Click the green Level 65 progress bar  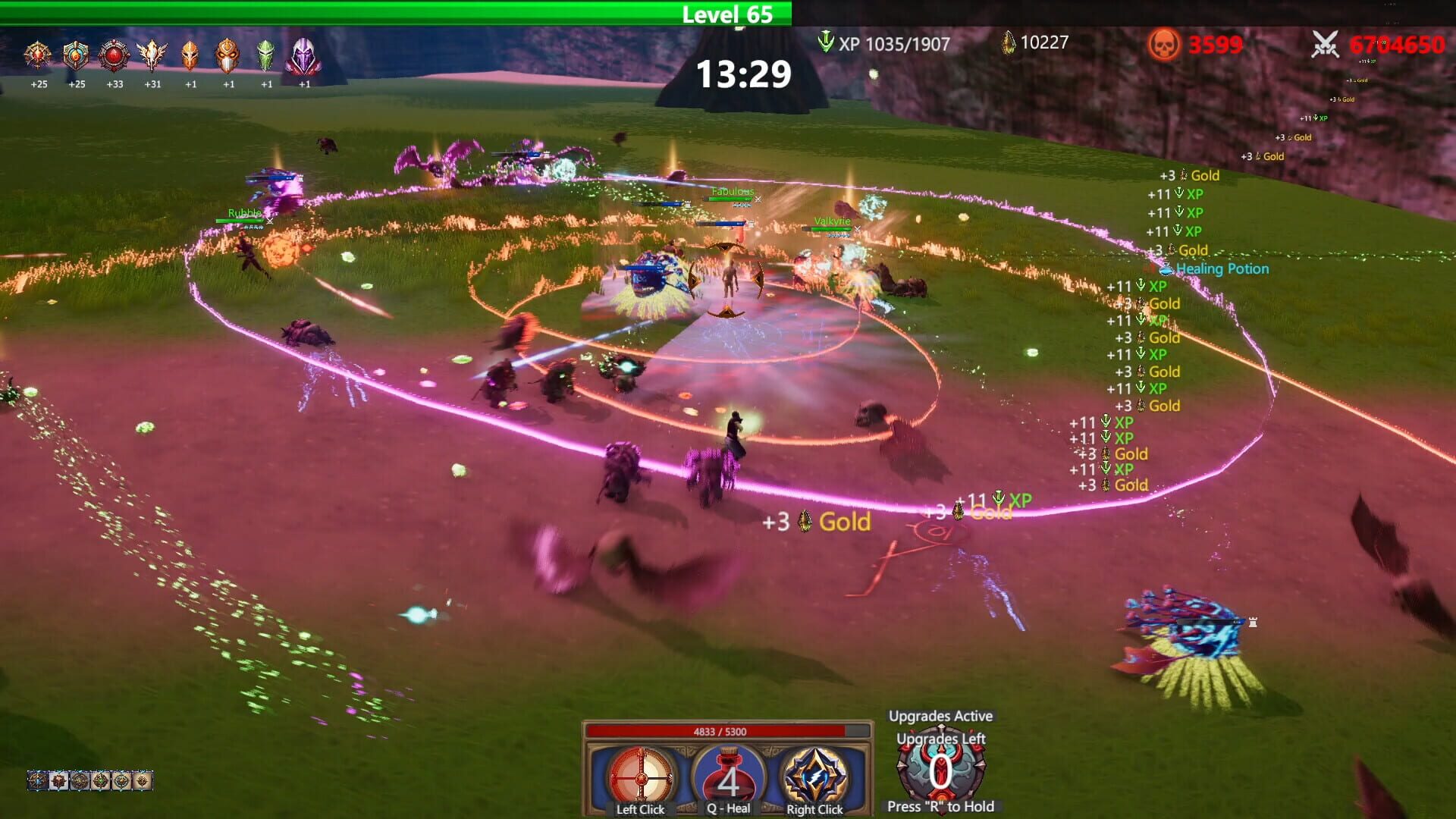pyautogui.click(x=726, y=11)
